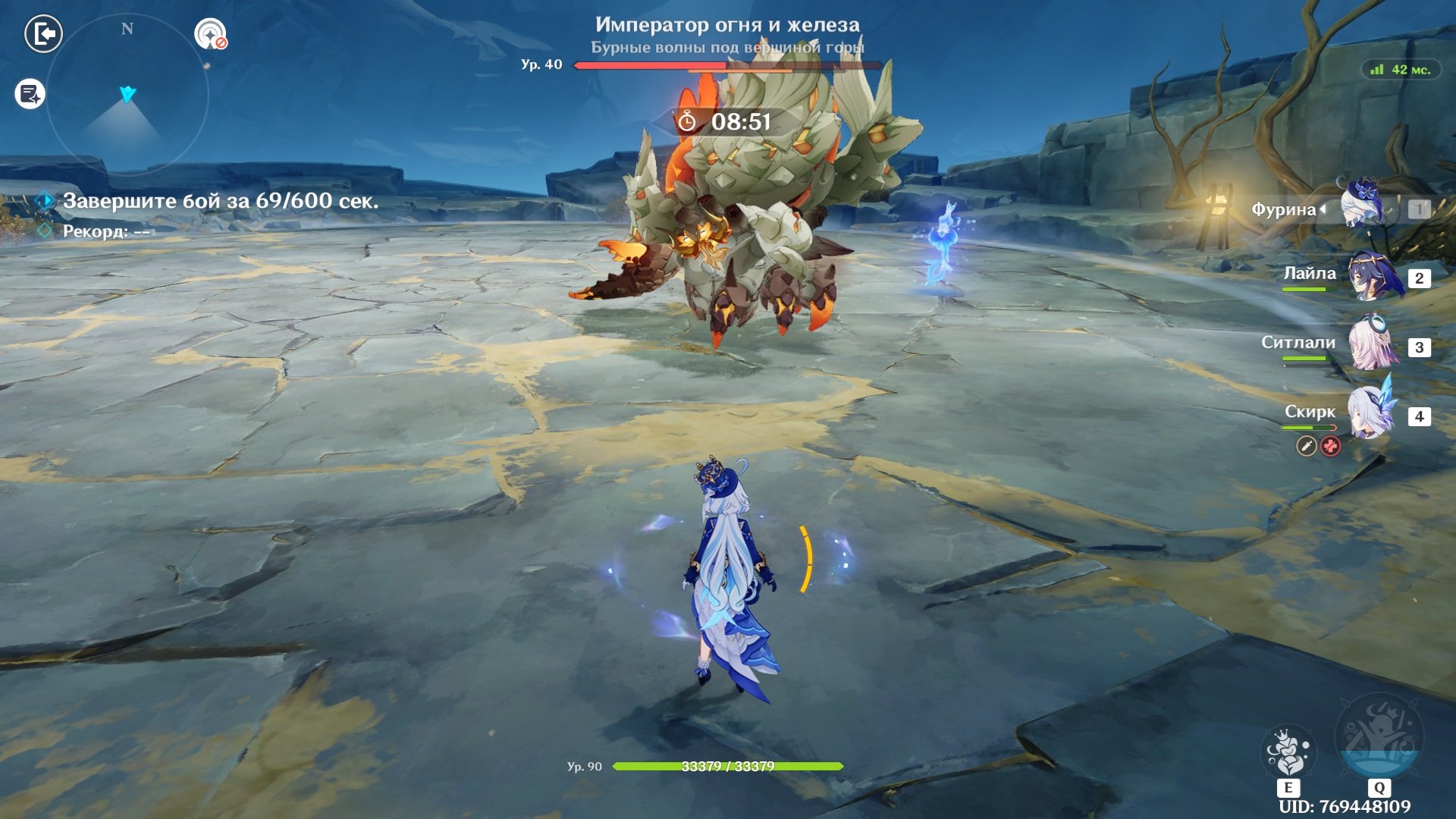
Task: Click the exit domain door icon
Action: tap(43, 34)
